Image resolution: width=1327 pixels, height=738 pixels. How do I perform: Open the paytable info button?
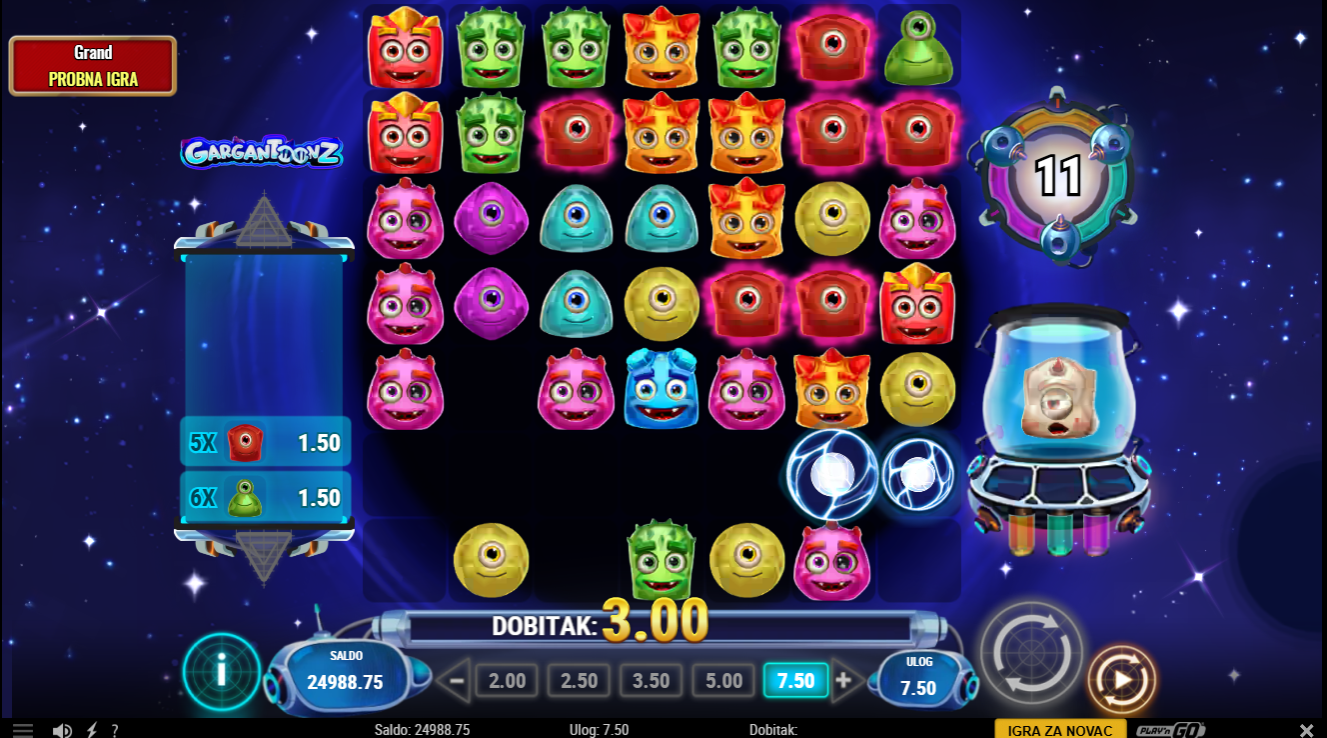tap(221, 671)
